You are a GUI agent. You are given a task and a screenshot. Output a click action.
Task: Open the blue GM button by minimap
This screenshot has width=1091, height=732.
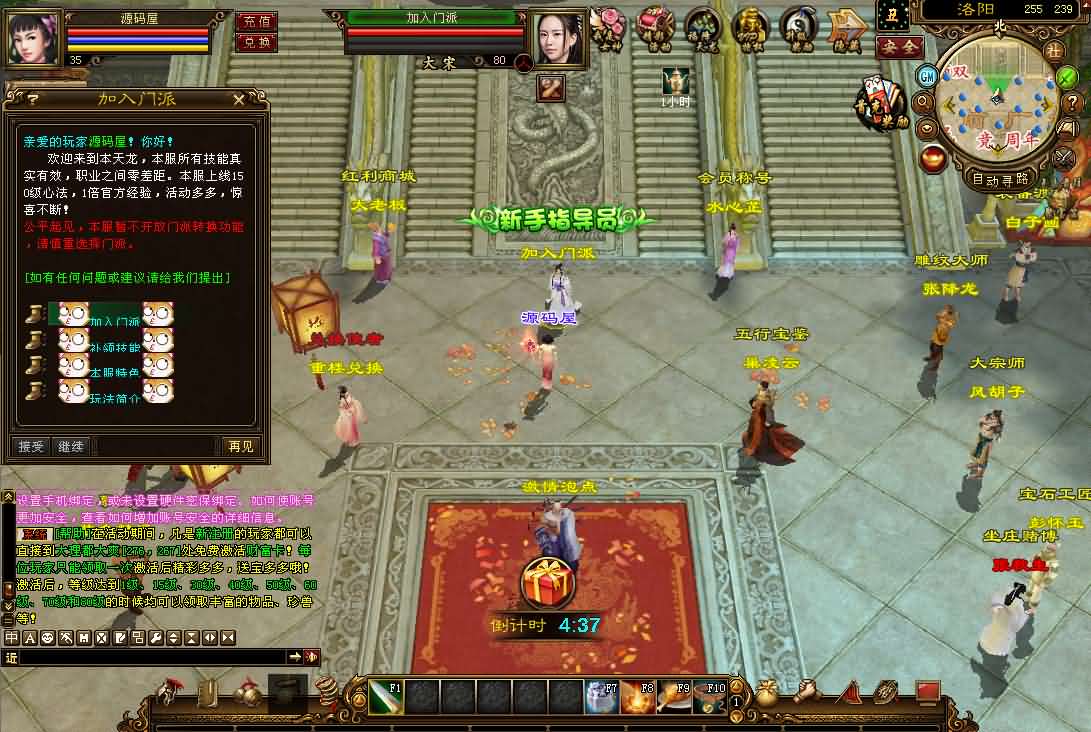click(x=927, y=76)
